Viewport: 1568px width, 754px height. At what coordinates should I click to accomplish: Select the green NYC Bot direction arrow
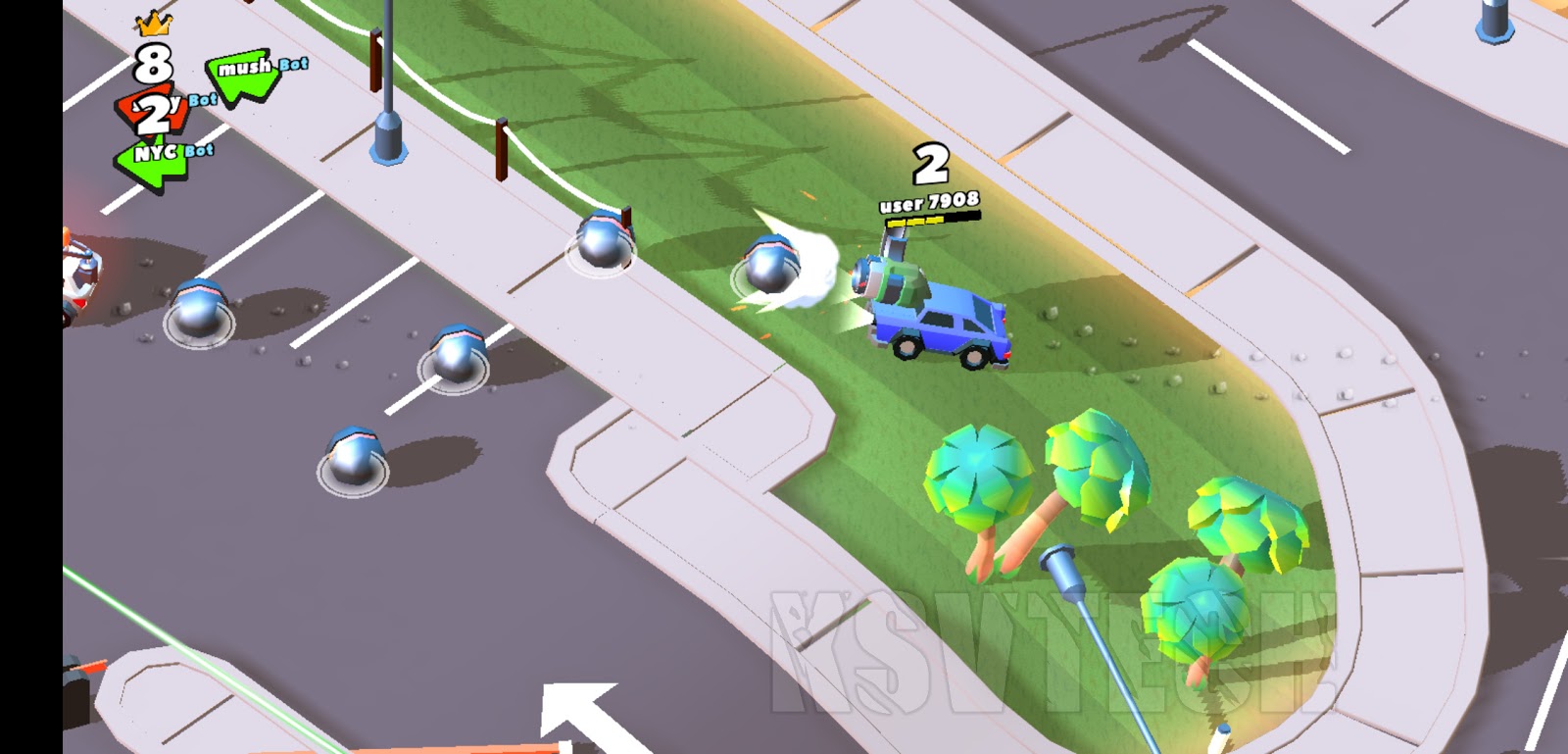pos(152,157)
